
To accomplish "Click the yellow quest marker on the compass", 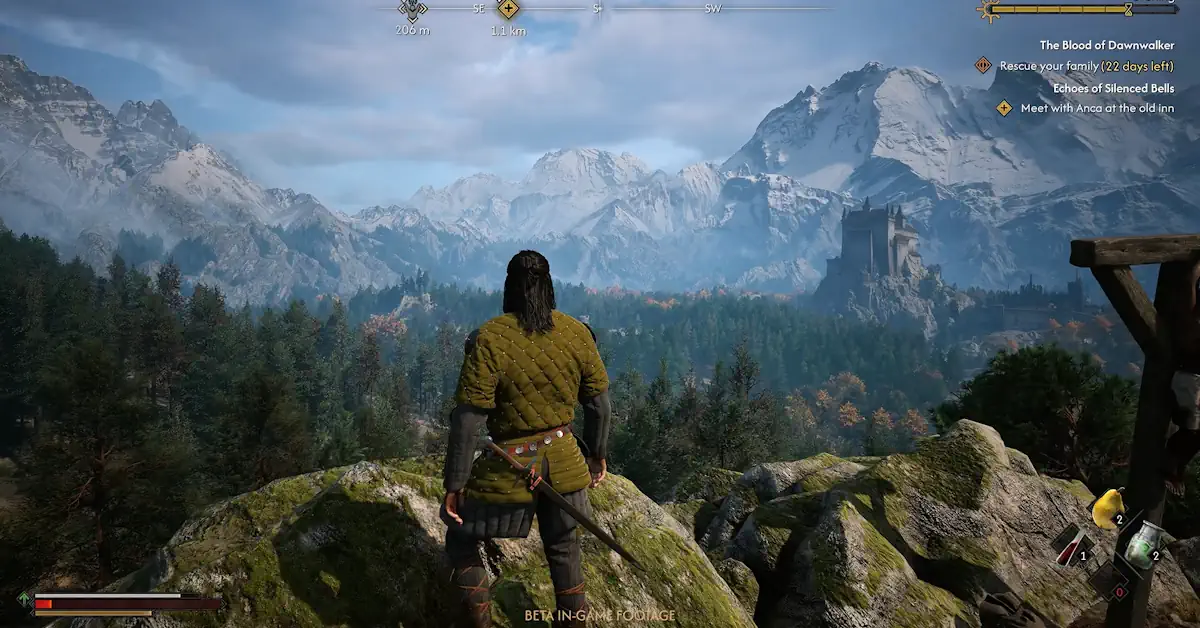I will point(508,10).
